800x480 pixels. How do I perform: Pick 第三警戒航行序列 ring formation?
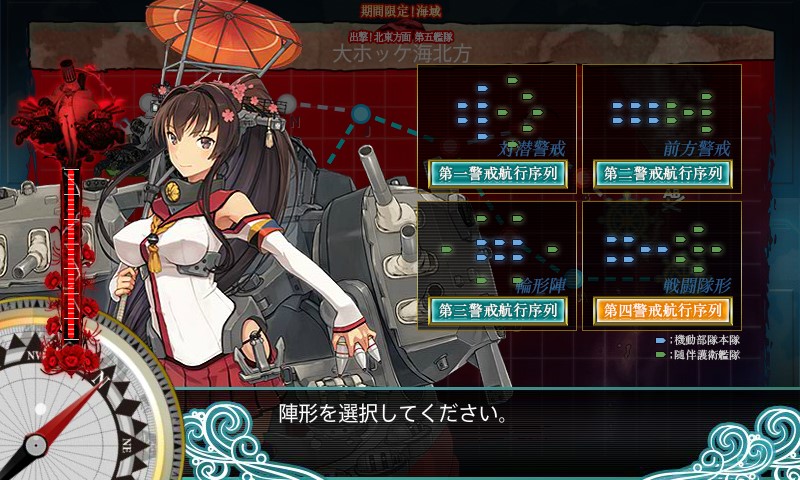click(497, 310)
